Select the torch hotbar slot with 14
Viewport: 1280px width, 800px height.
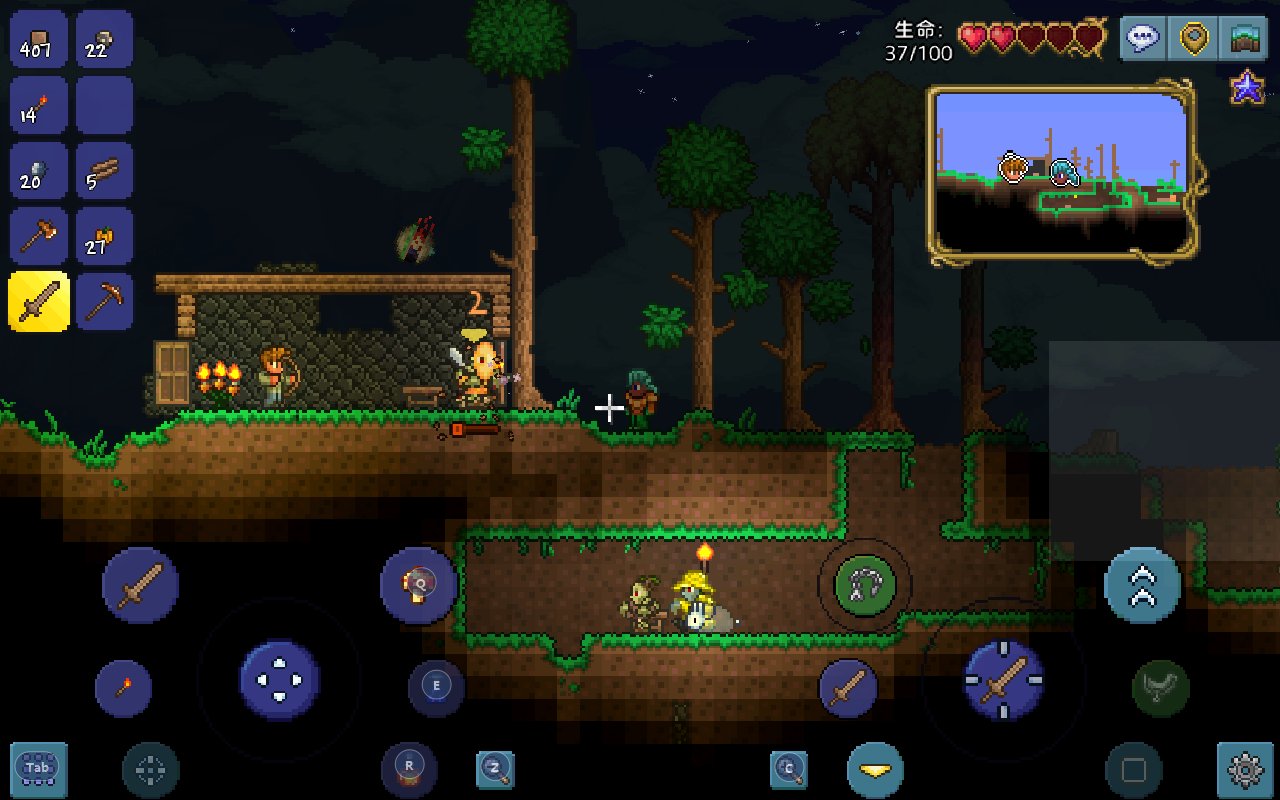coord(39,105)
